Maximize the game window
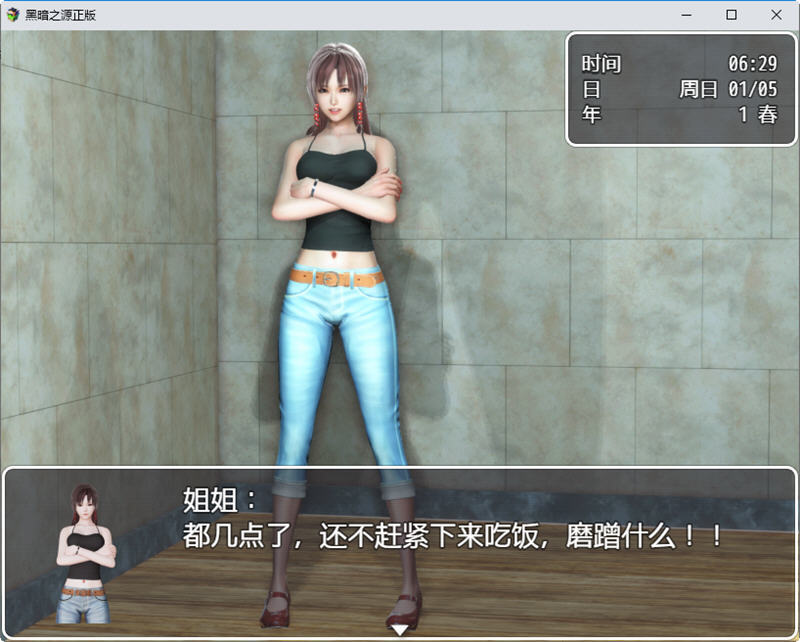 pos(731,14)
